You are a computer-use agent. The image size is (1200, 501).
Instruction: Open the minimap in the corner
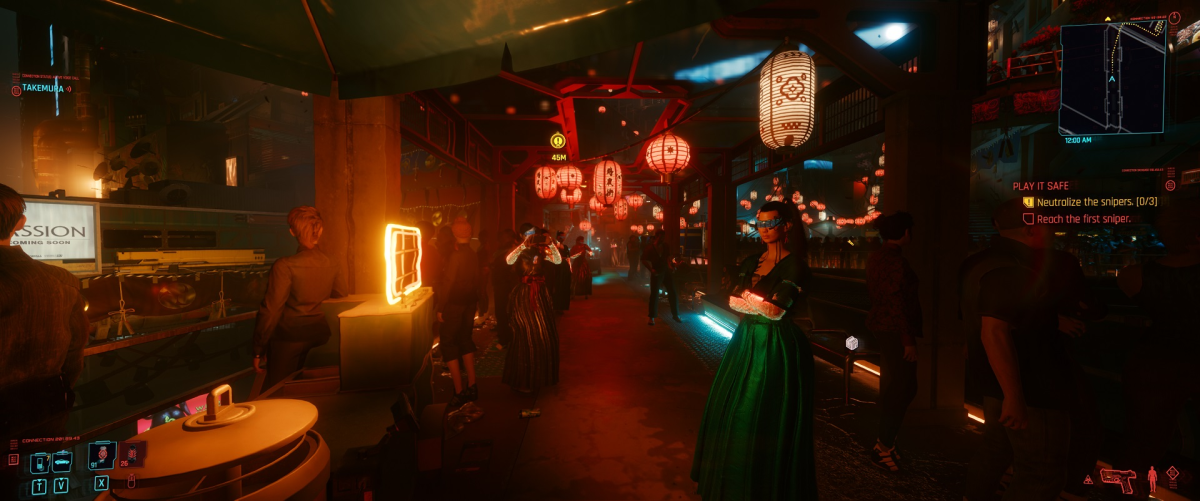[x=1111, y=78]
